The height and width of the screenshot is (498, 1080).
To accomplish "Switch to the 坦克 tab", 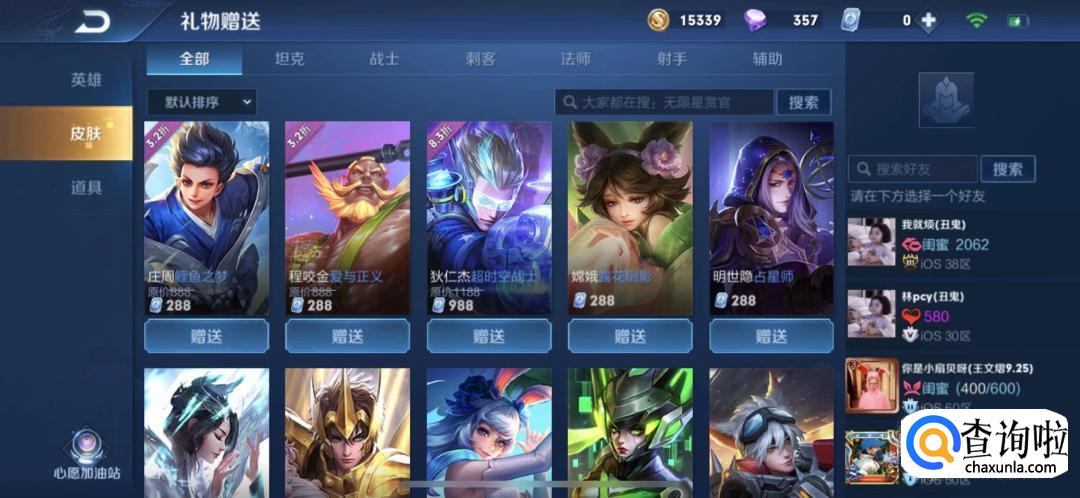I will point(289,59).
